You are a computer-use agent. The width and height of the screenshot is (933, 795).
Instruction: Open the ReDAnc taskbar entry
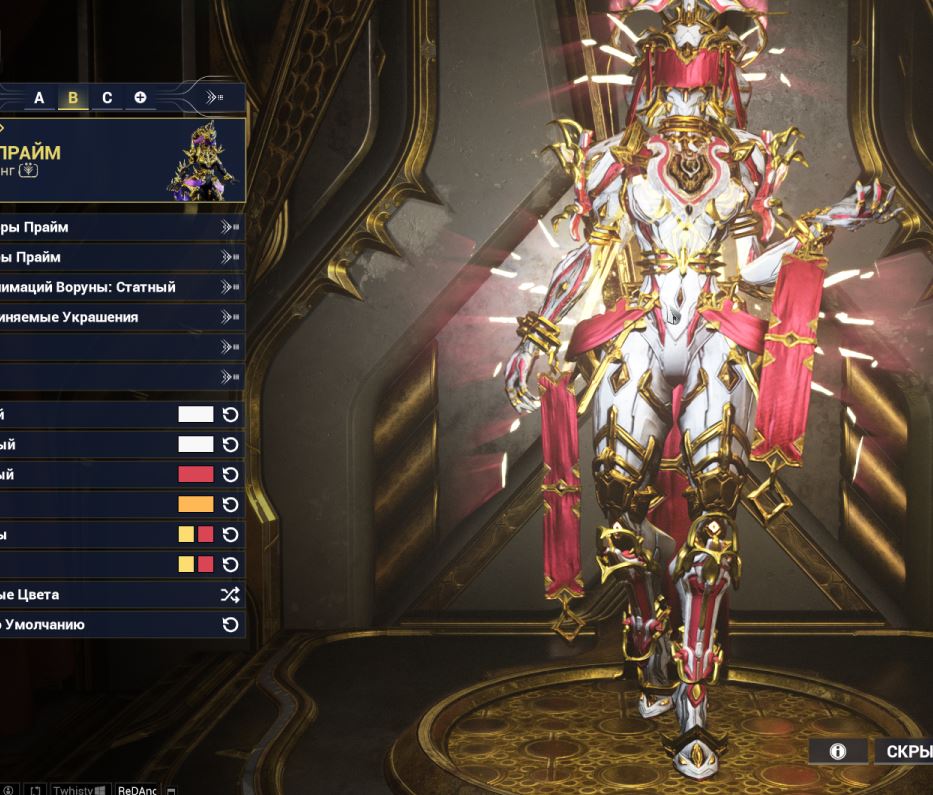(137, 789)
